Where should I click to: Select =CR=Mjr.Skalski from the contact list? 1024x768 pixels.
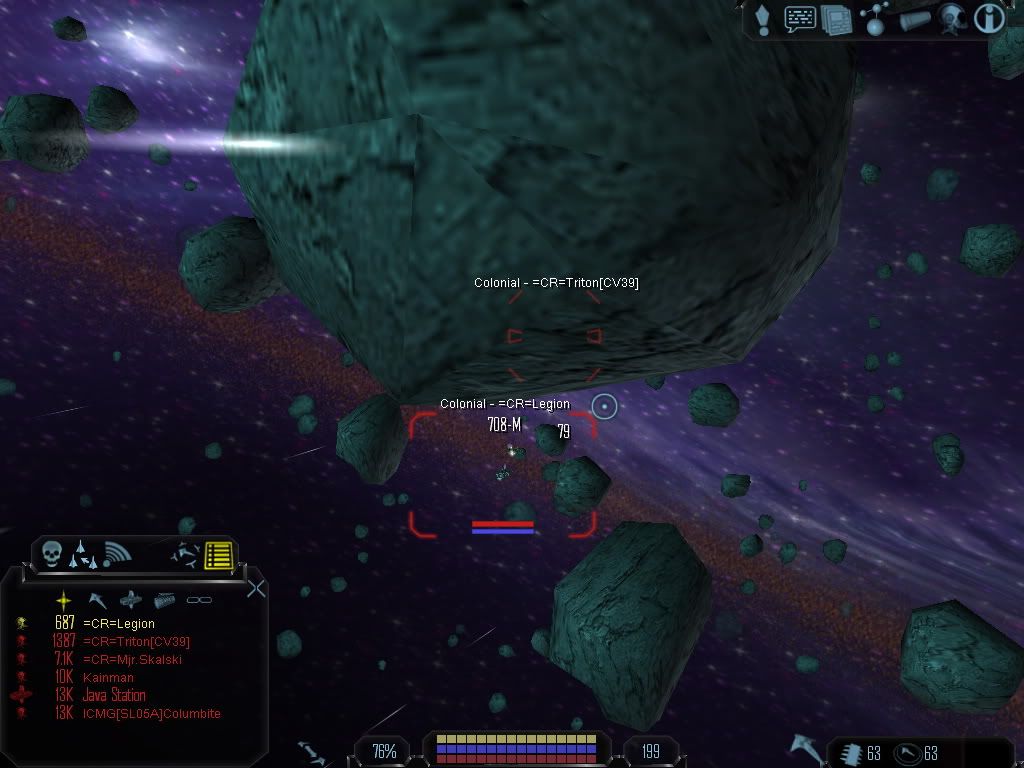(132, 660)
